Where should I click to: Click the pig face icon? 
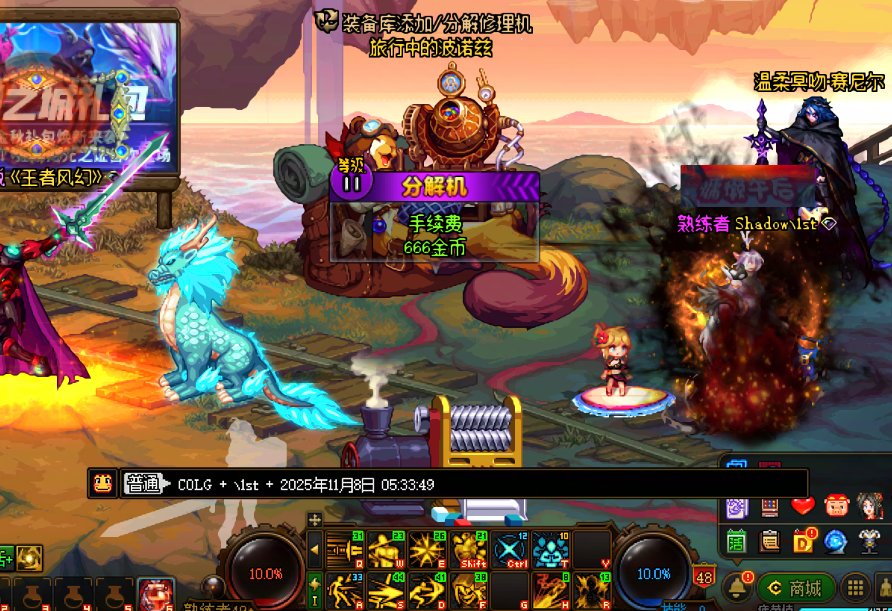[x=836, y=507]
